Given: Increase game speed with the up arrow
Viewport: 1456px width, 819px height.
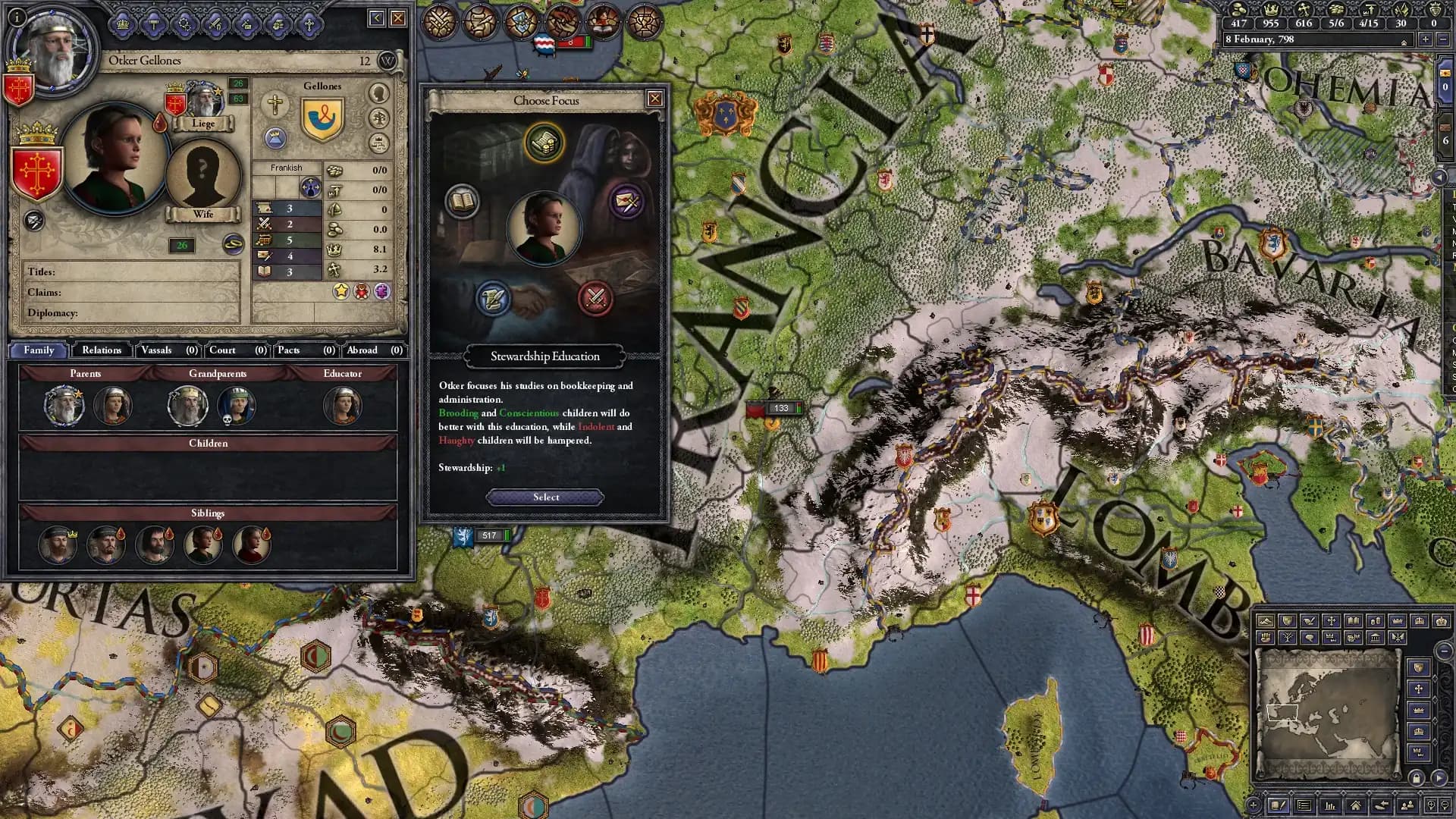Looking at the screenshot, I should click(x=1404, y=41).
